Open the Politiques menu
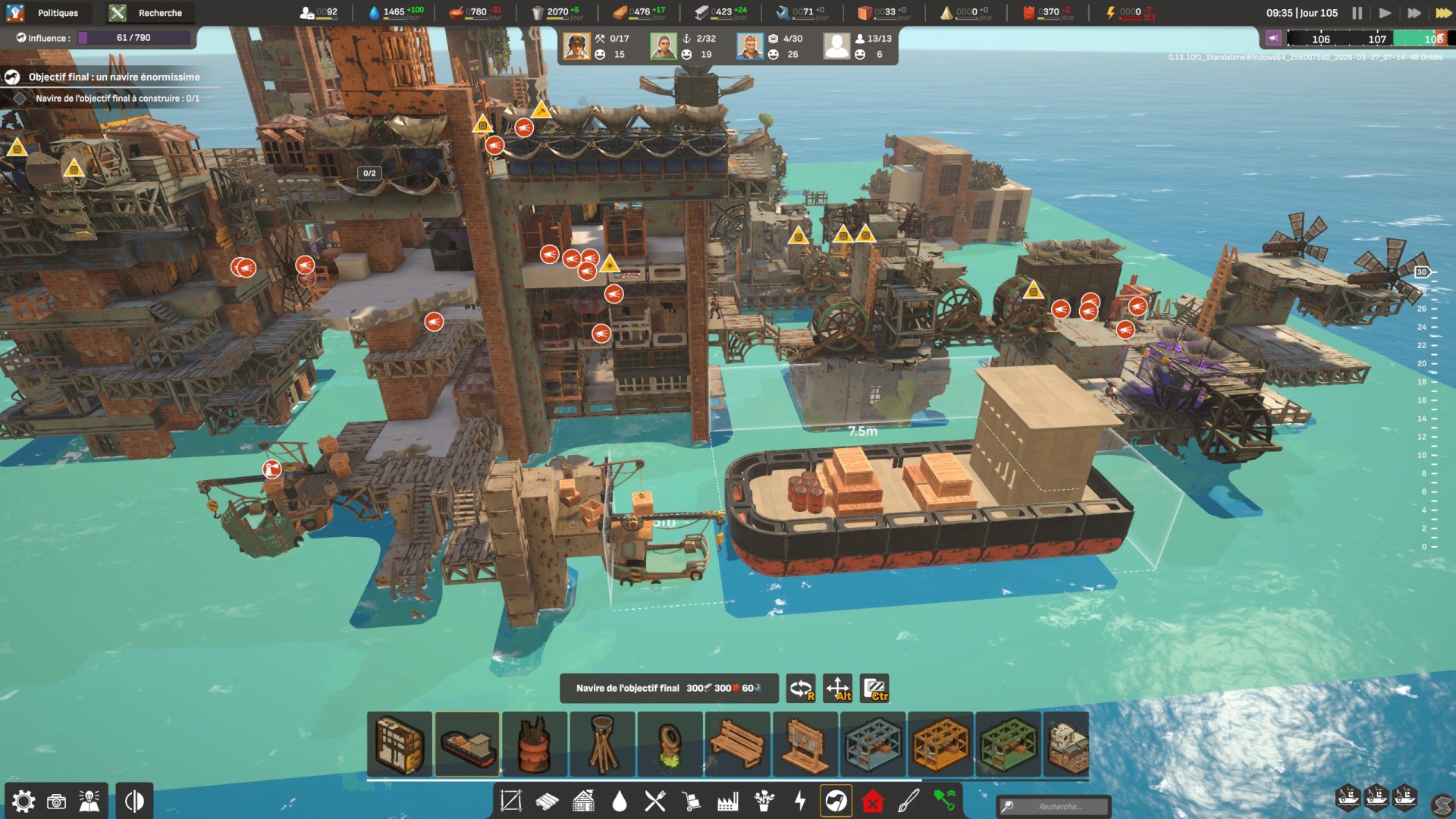The image size is (1456, 819). 47,13
